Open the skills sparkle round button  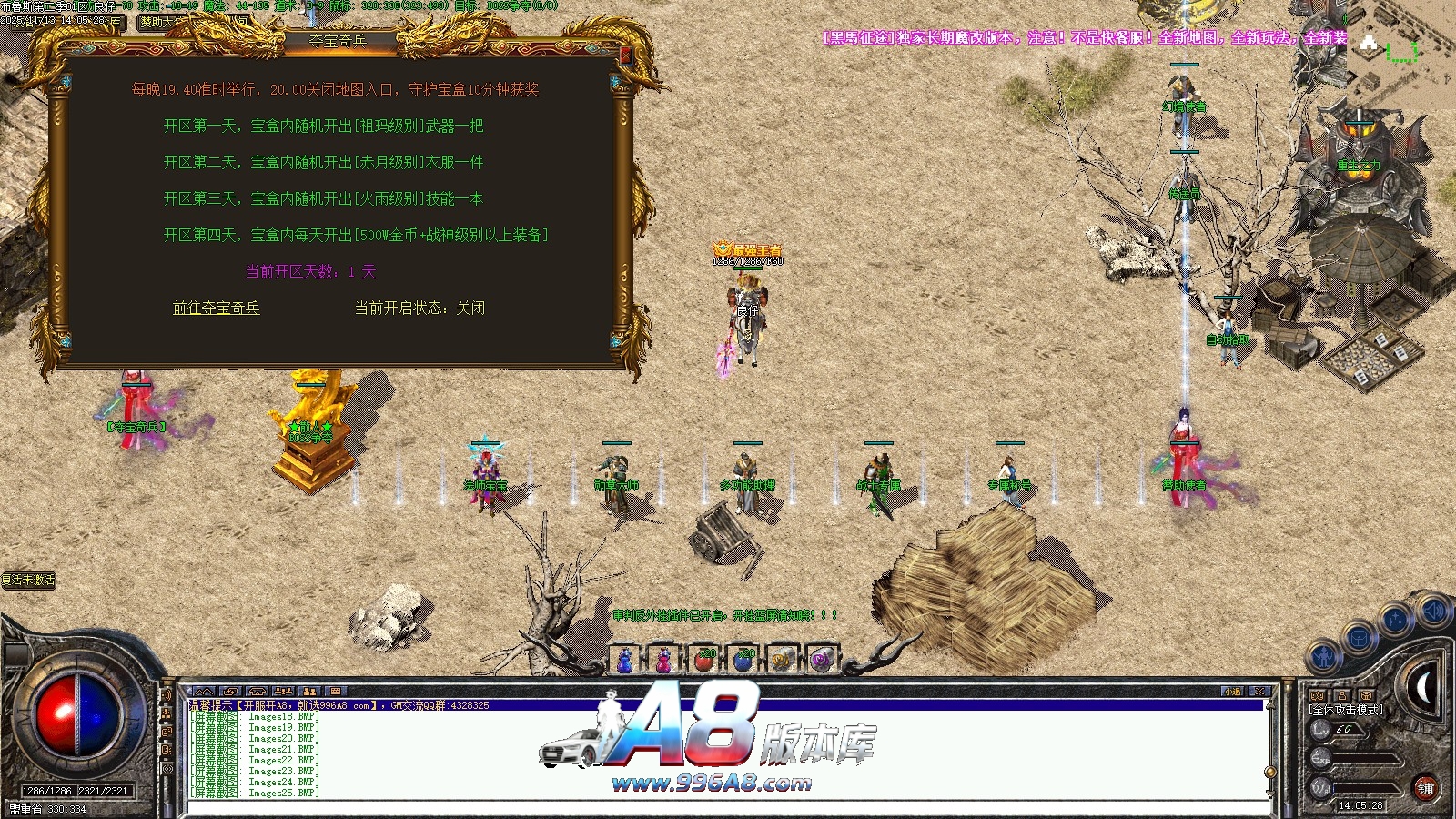[1394, 620]
